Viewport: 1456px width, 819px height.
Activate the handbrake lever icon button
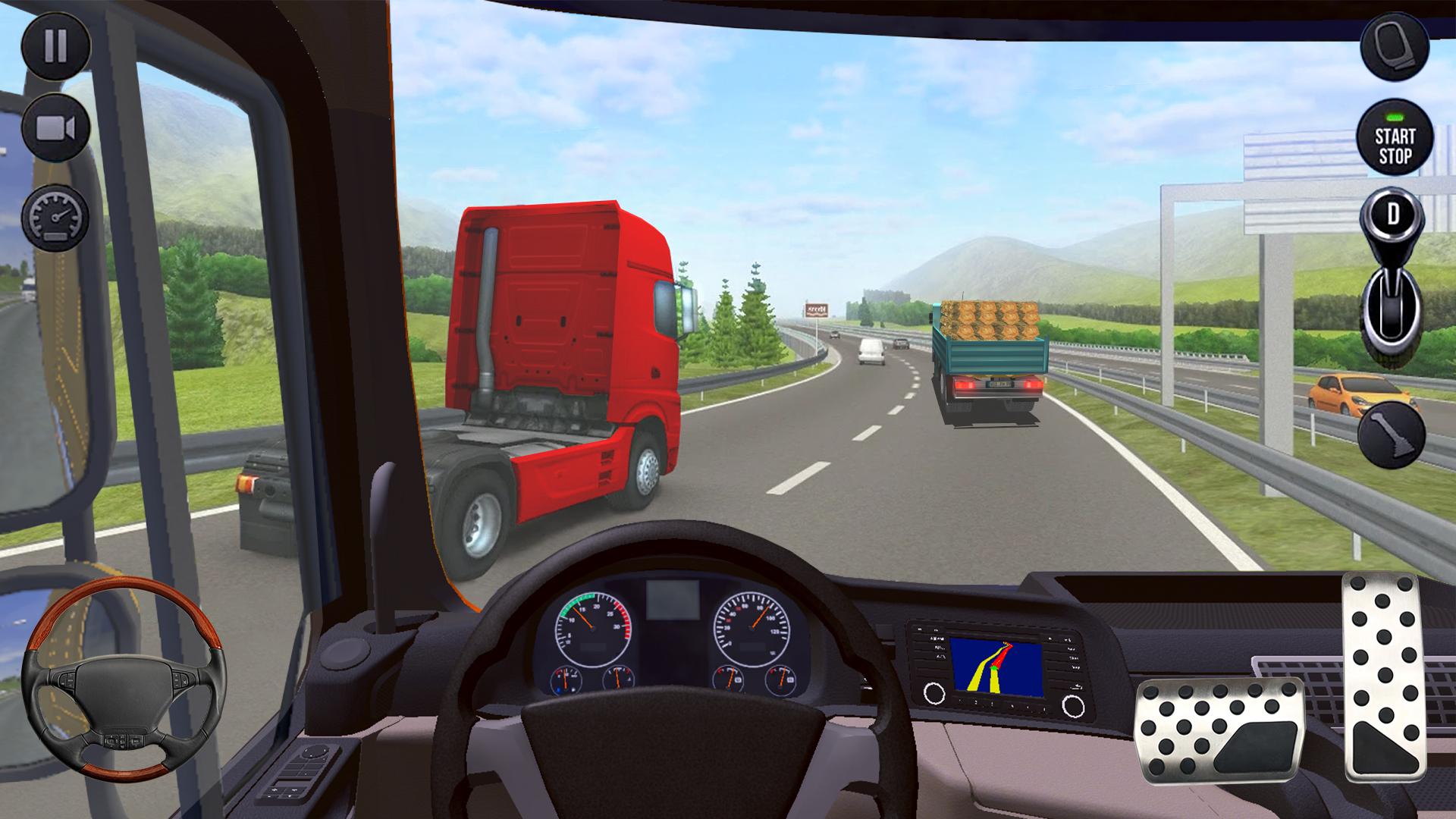click(x=1392, y=435)
